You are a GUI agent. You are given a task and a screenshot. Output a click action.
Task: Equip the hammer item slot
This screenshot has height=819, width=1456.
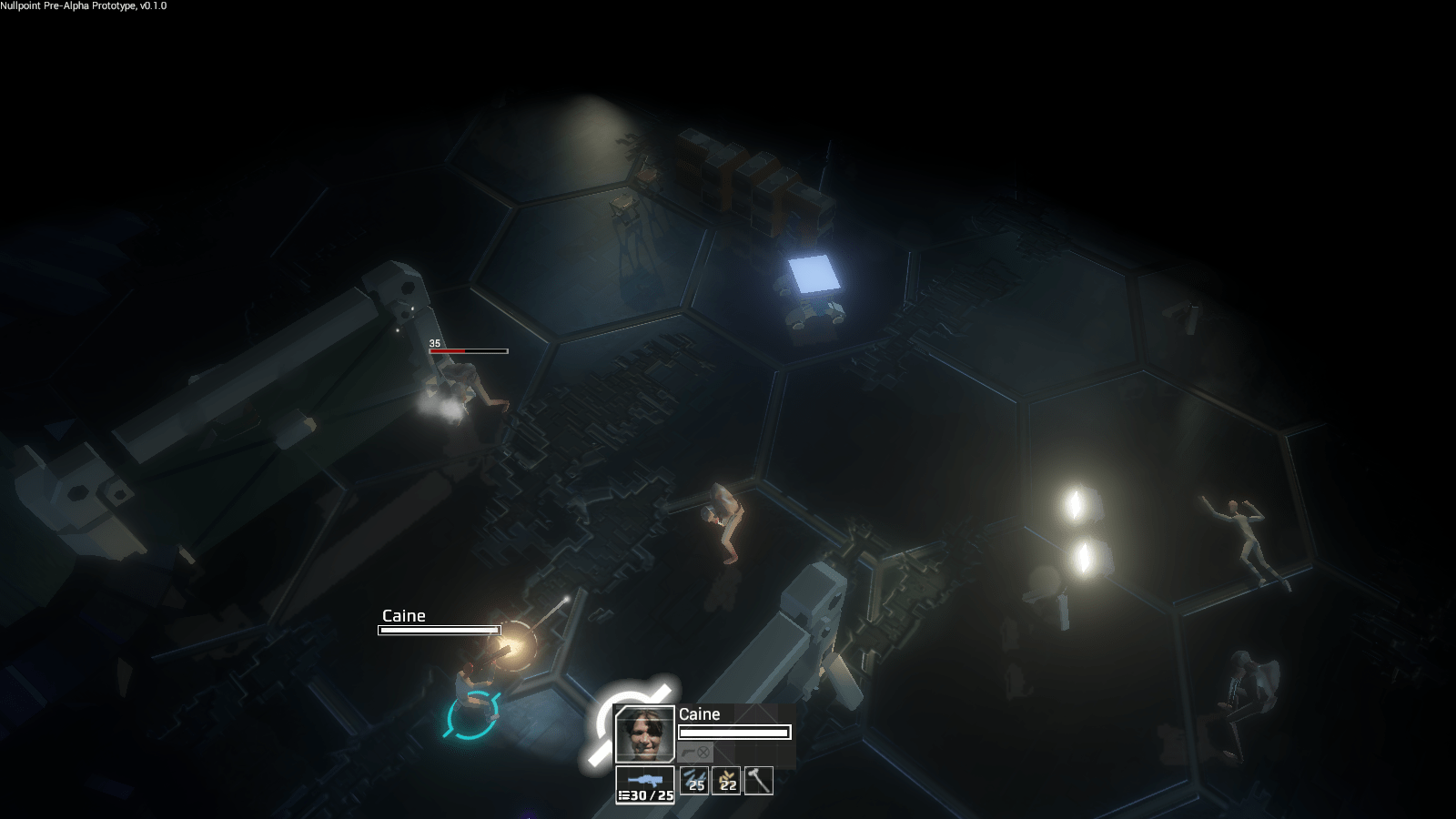(x=758, y=781)
